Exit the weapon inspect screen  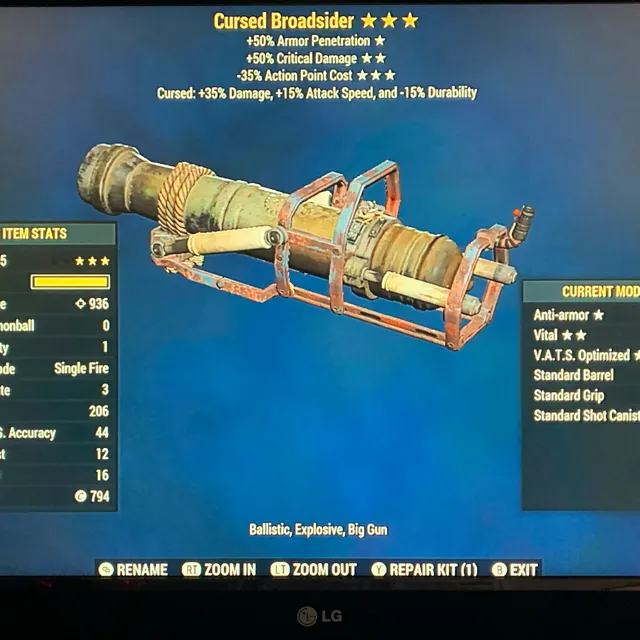(x=514, y=569)
